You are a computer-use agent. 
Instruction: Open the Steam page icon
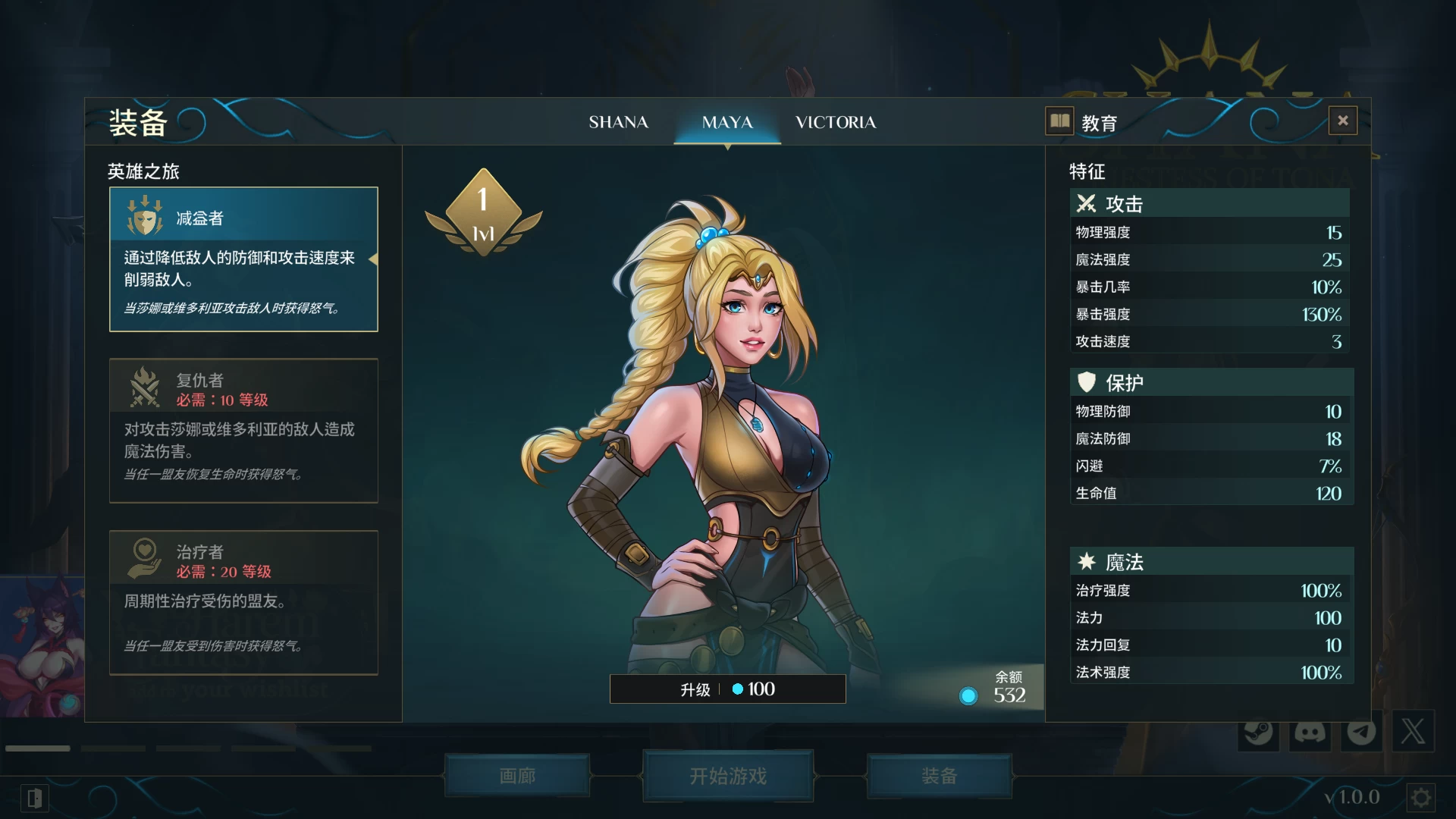tap(1259, 733)
